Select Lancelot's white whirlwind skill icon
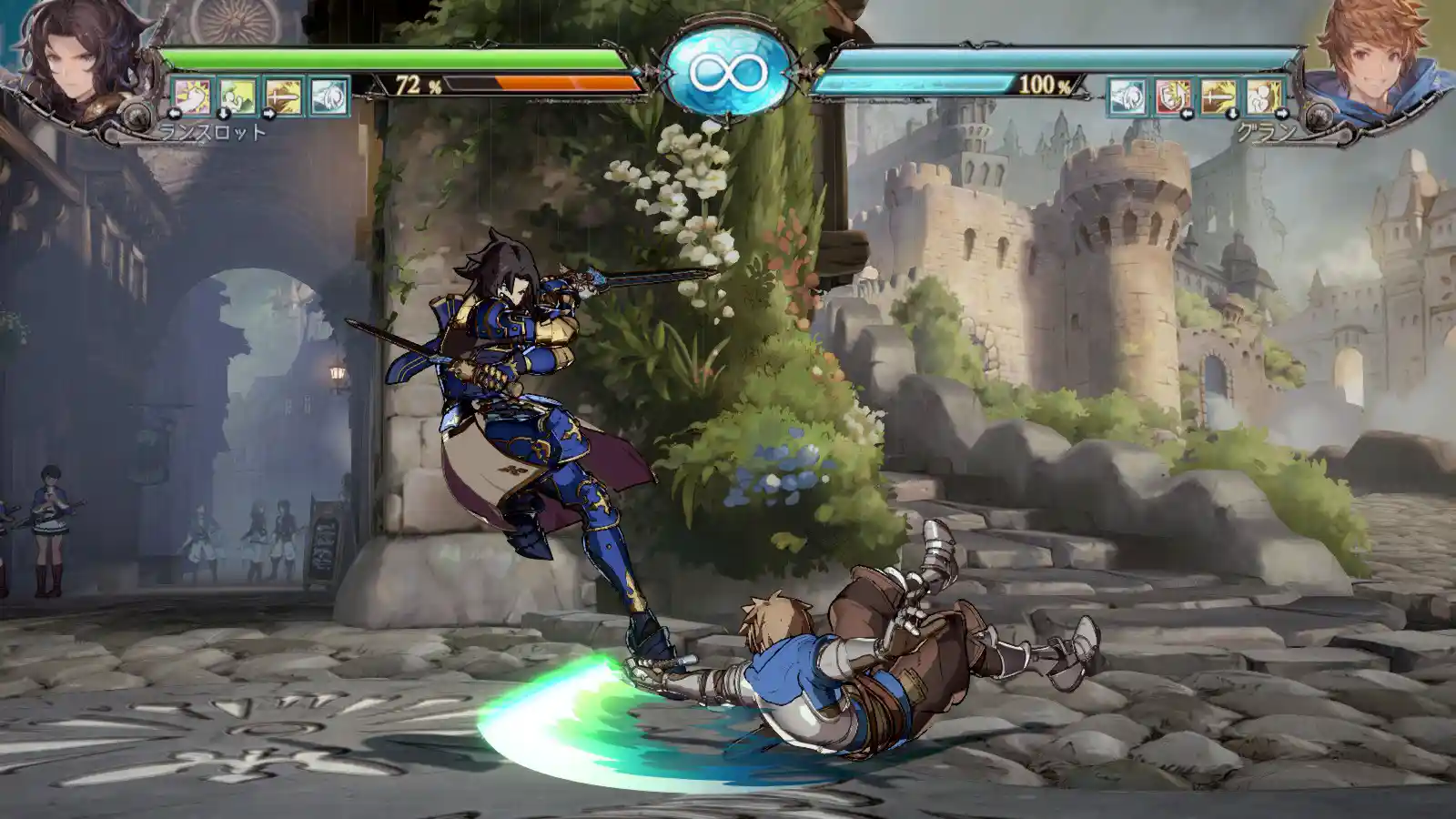The width and height of the screenshot is (1456, 819). [329, 96]
